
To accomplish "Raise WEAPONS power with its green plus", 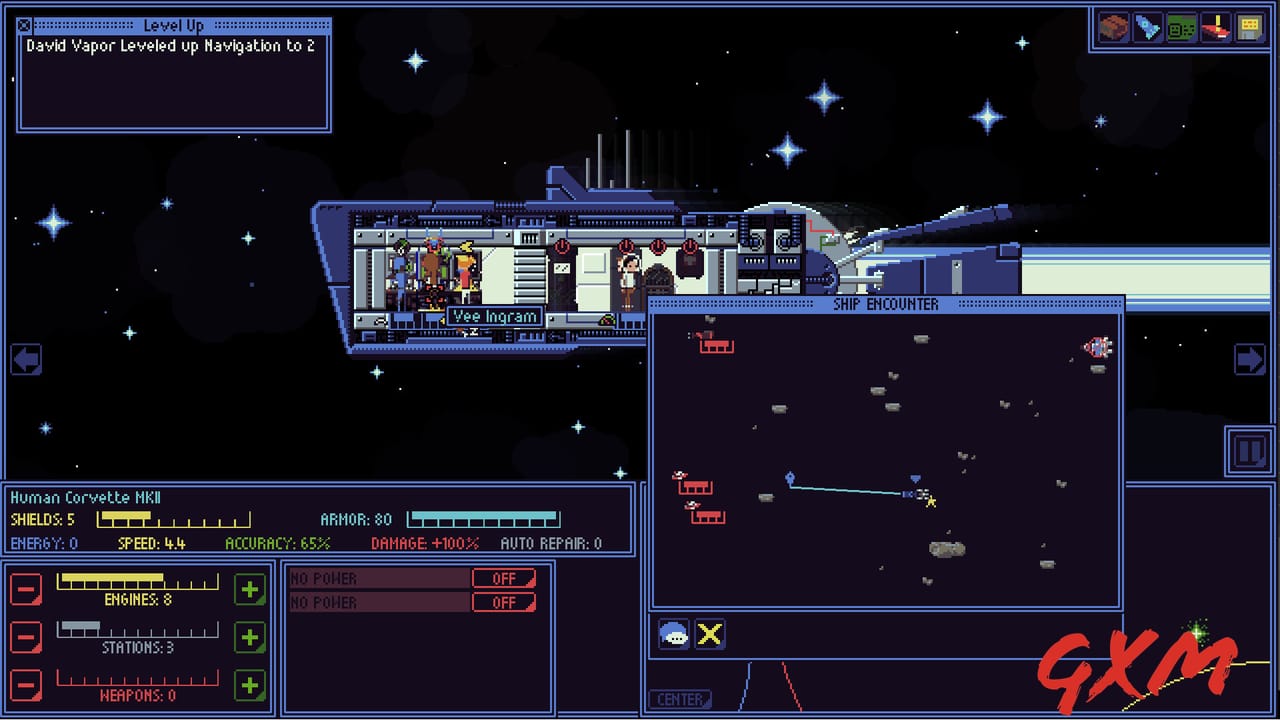I will (250, 685).
